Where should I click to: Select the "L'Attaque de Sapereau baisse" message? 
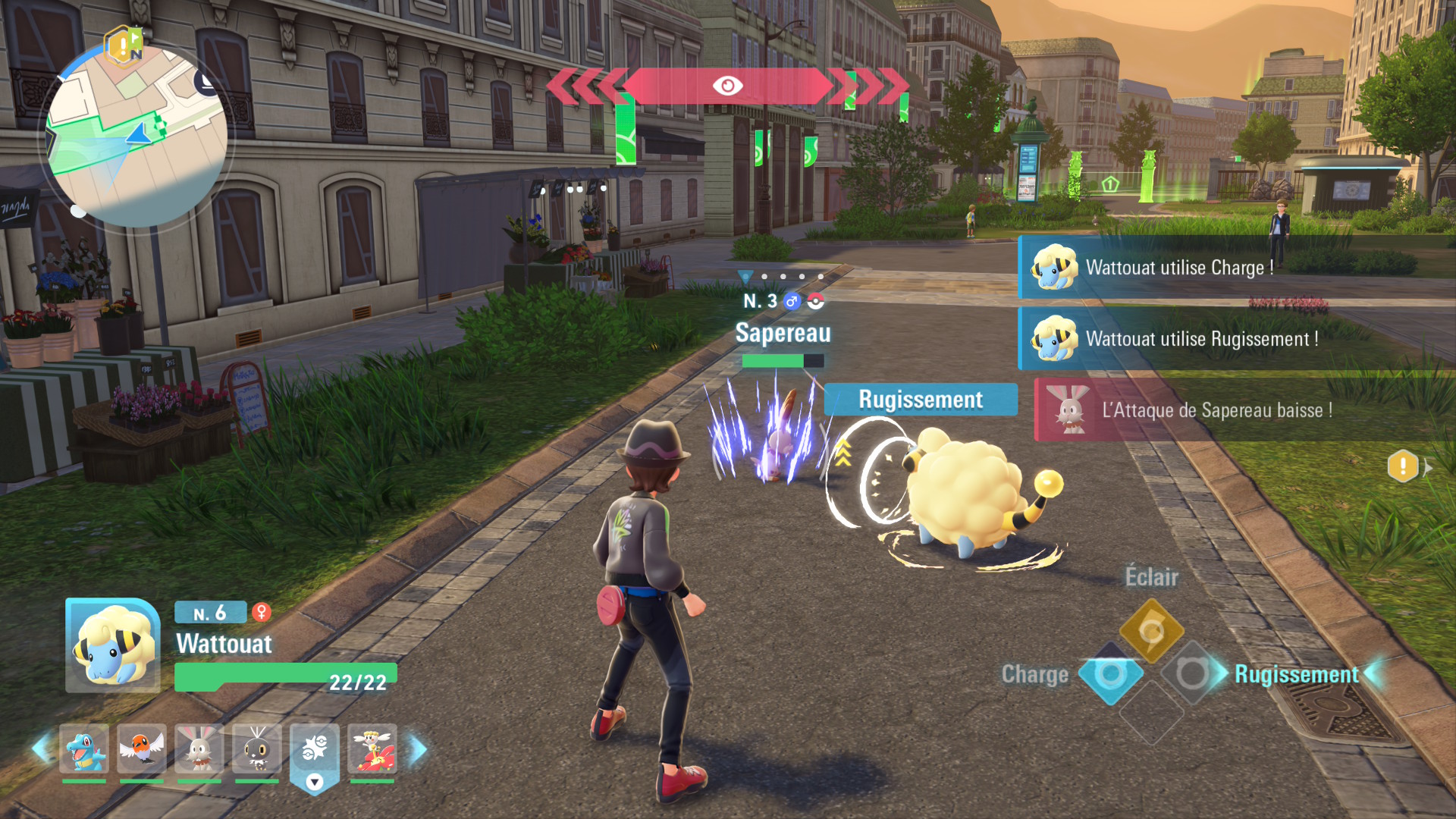1216,410
